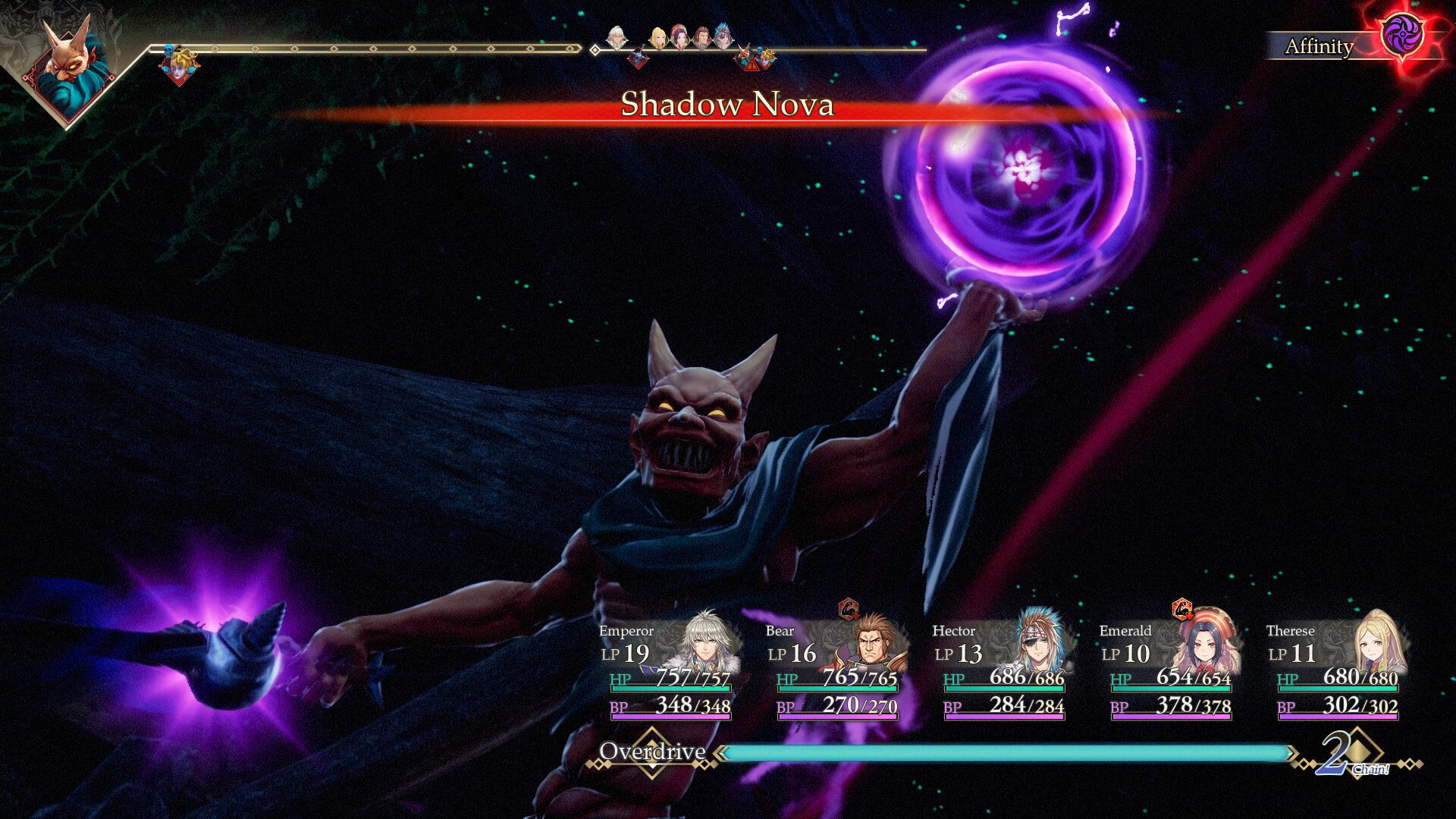
Task: Click the strength buff icon above Emerald
Action: [x=1181, y=608]
